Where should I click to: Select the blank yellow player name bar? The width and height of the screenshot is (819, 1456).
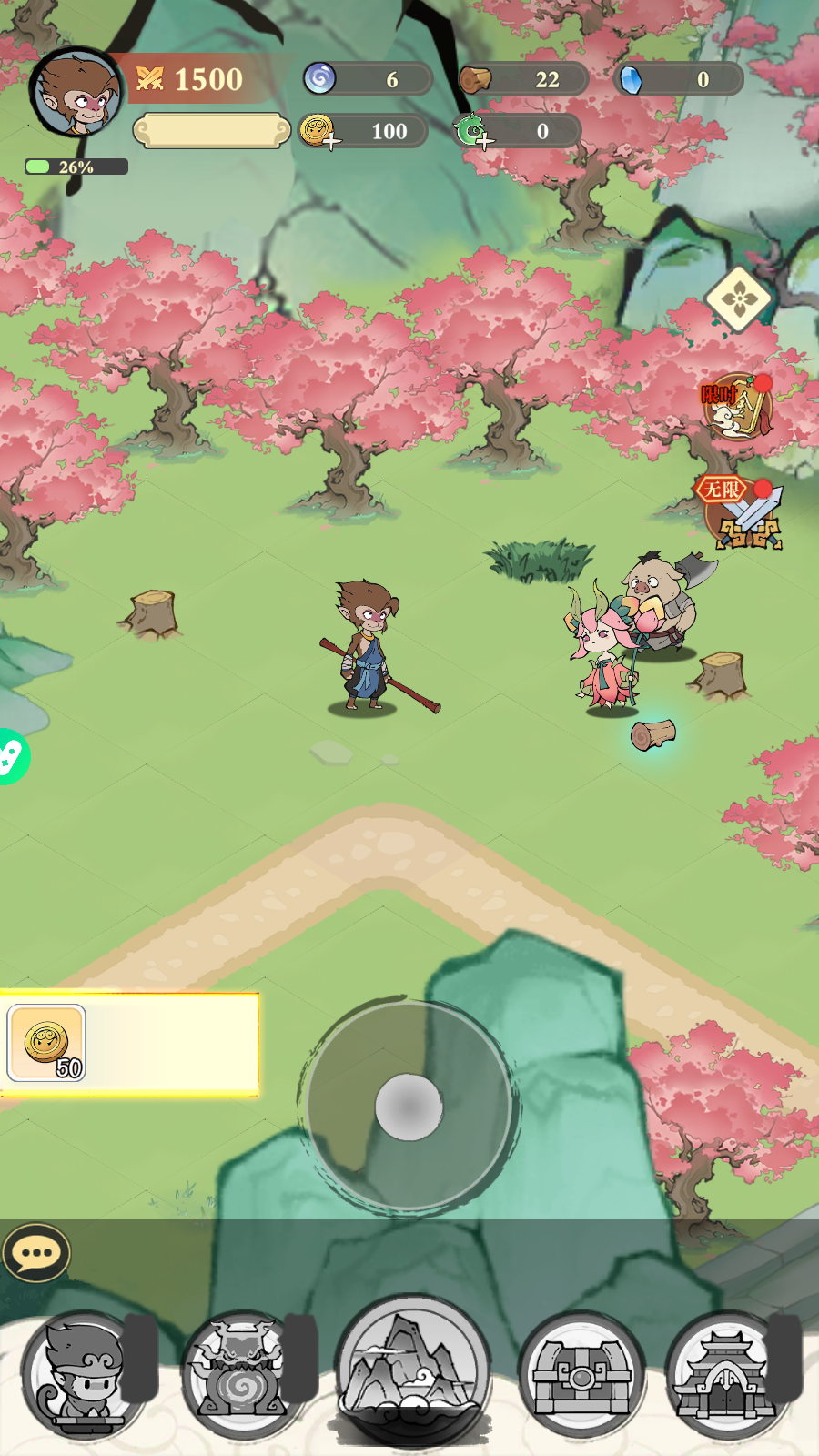[x=211, y=131]
